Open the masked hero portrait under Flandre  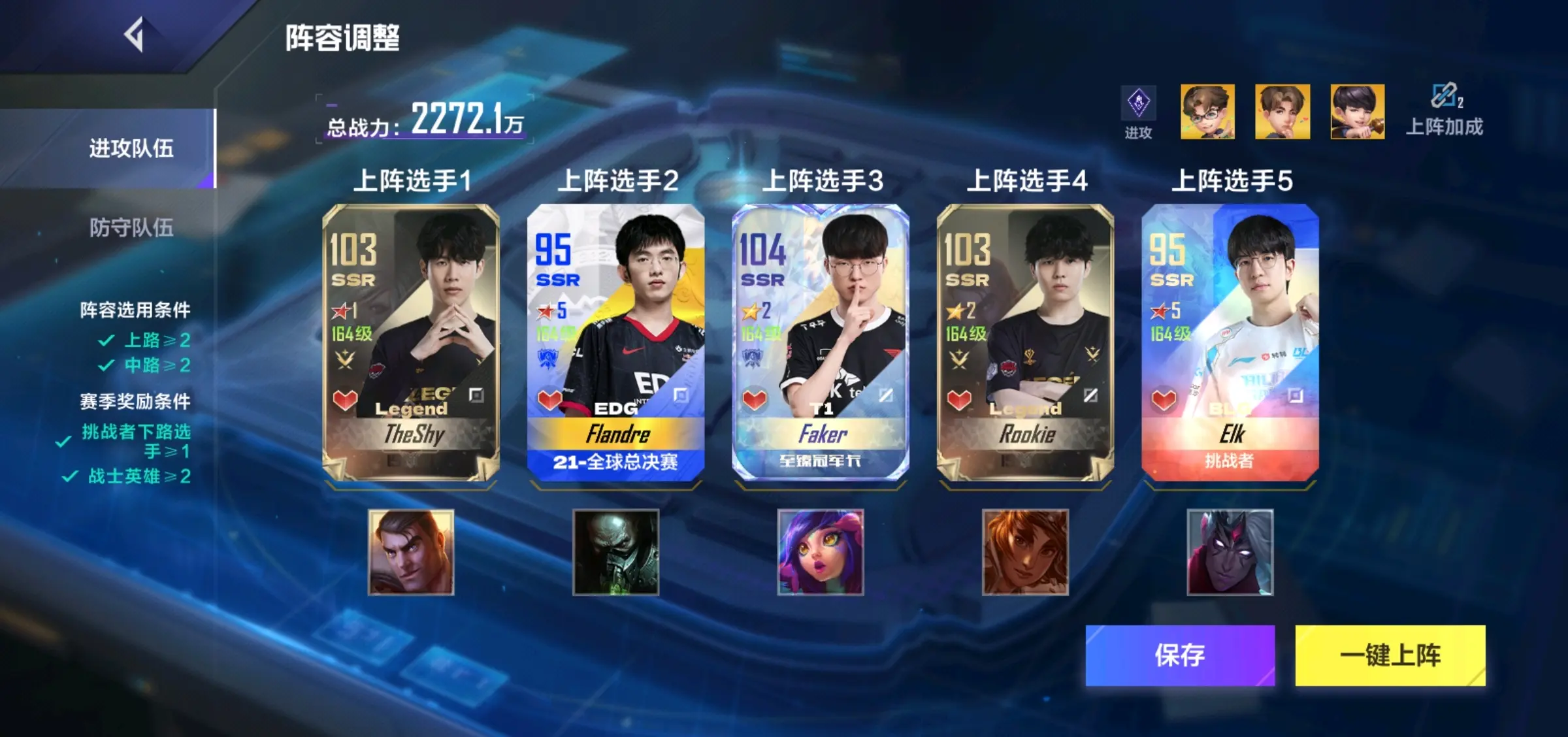click(x=615, y=552)
